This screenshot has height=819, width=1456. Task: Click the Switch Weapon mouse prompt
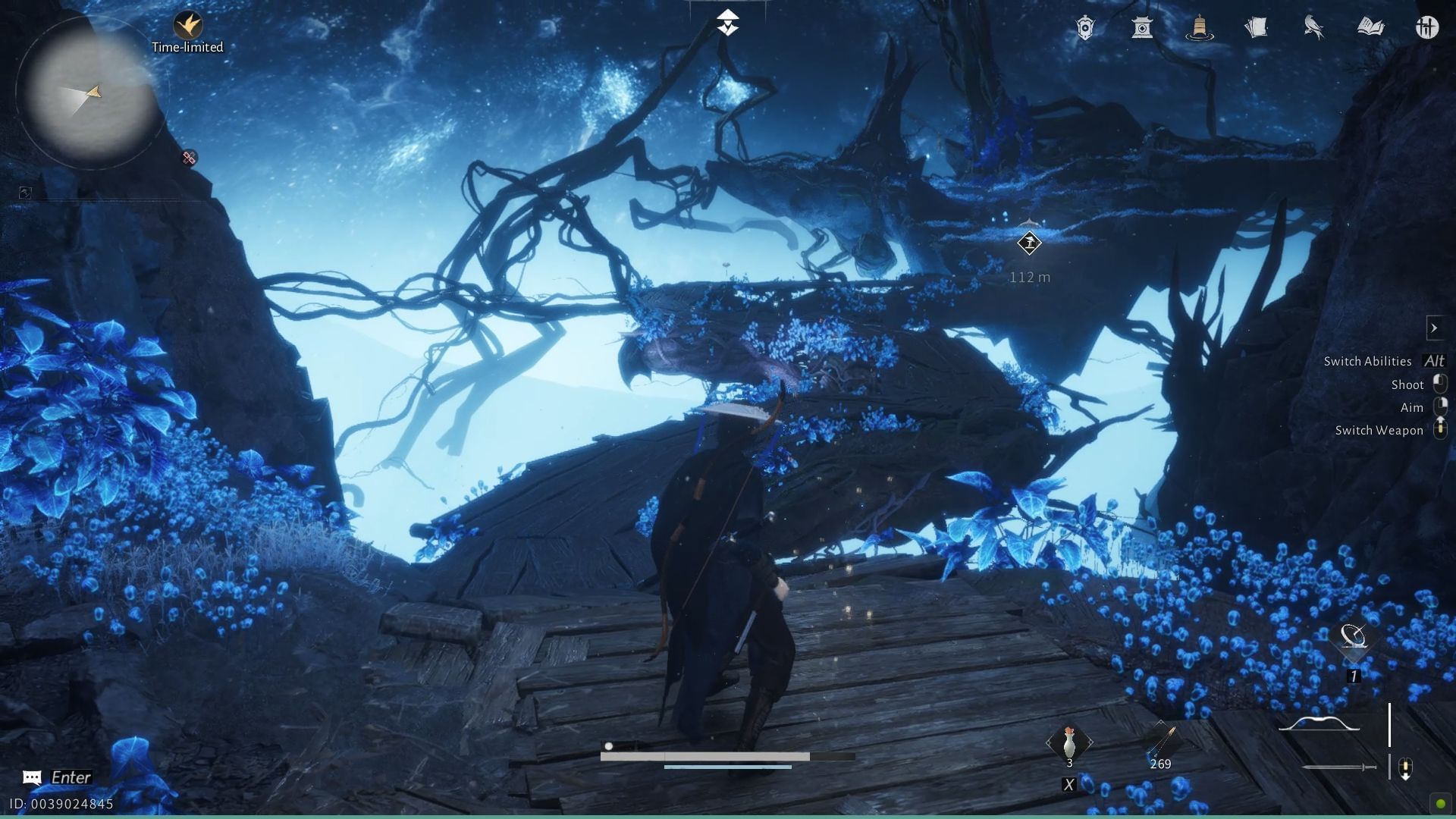pyautogui.click(x=1440, y=430)
